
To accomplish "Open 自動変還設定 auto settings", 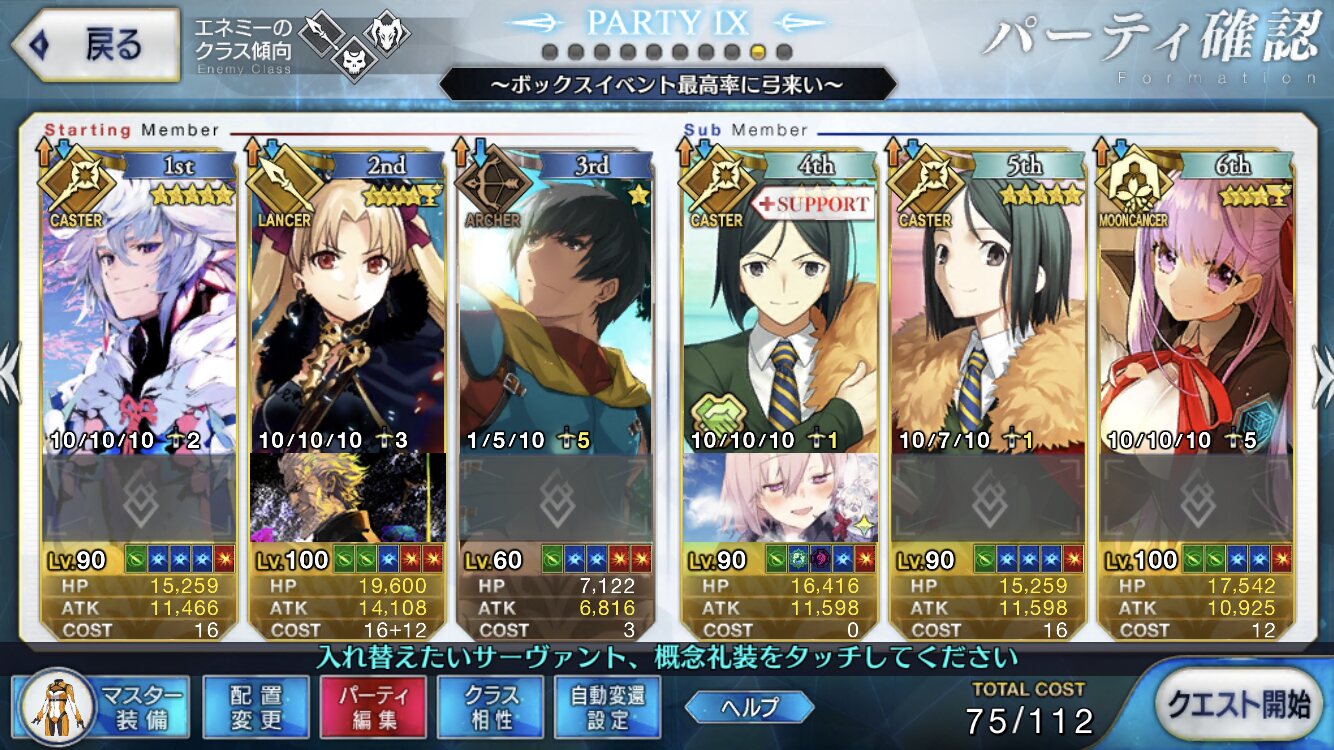I will pos(607,706).
